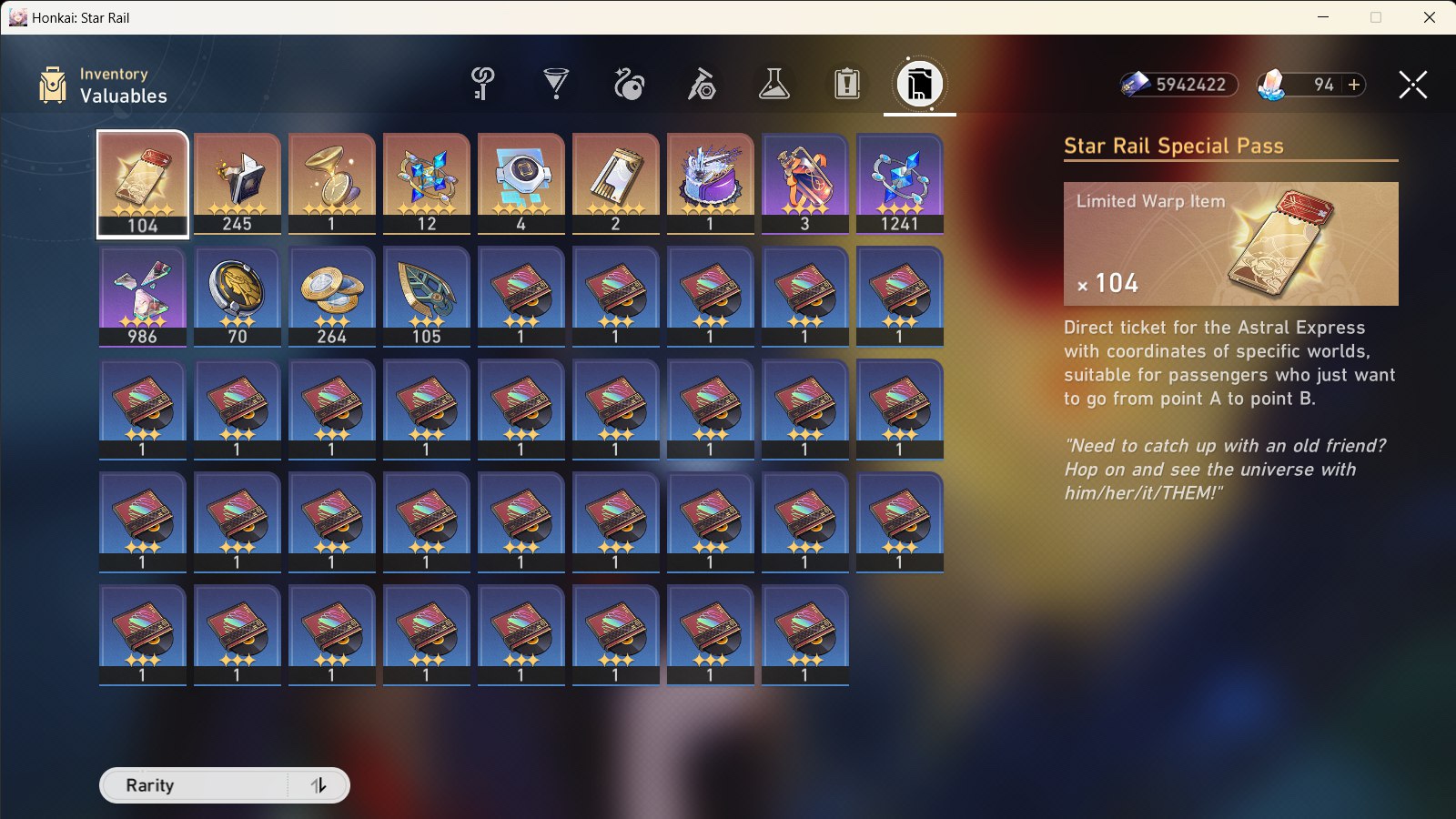Viewport: 1456px width, 819px height.
Task: Click the plus to buy Oneiric Shards
Action: tap(1354, 85)
